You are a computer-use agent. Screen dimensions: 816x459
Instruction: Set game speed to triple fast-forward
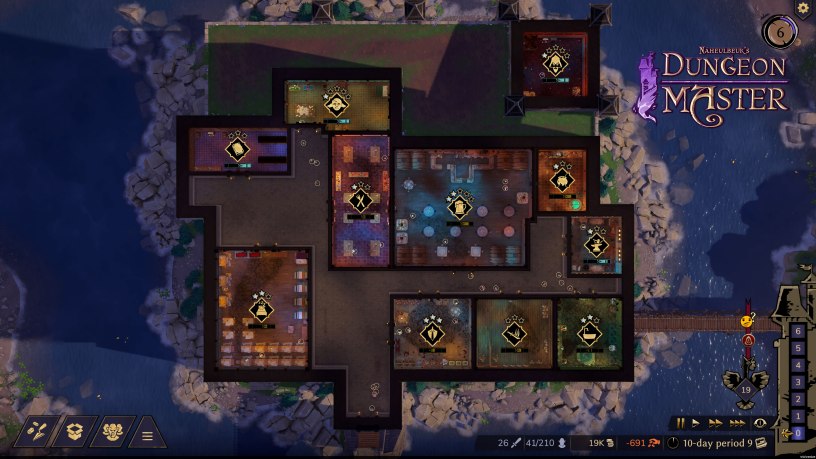click(x=736, y=424)
